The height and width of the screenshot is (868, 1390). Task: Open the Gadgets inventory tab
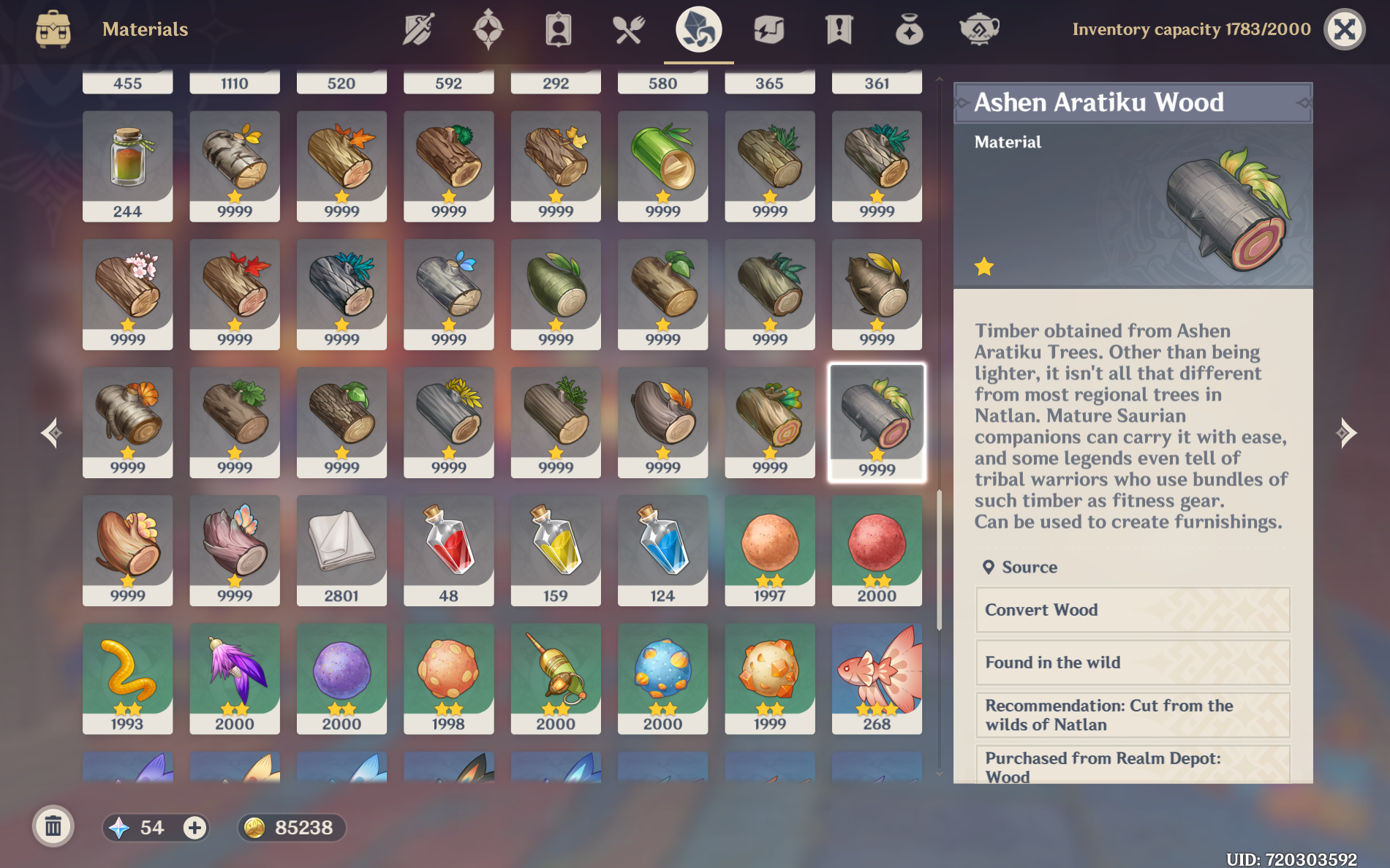769,29
